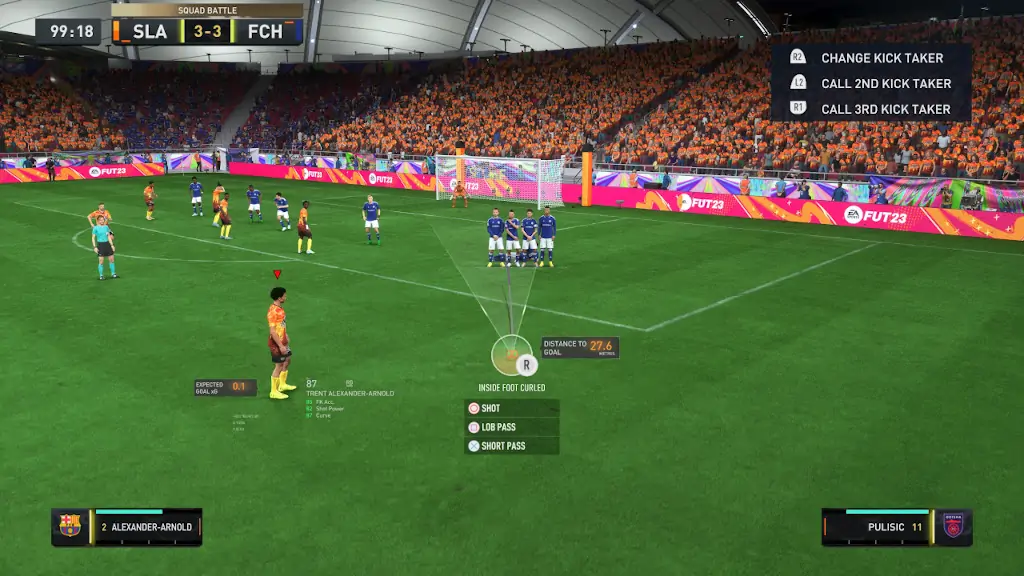This screenshot has height=576, width=1024.
Task: Select Change Kick Taker
Action: click(870, 58)
